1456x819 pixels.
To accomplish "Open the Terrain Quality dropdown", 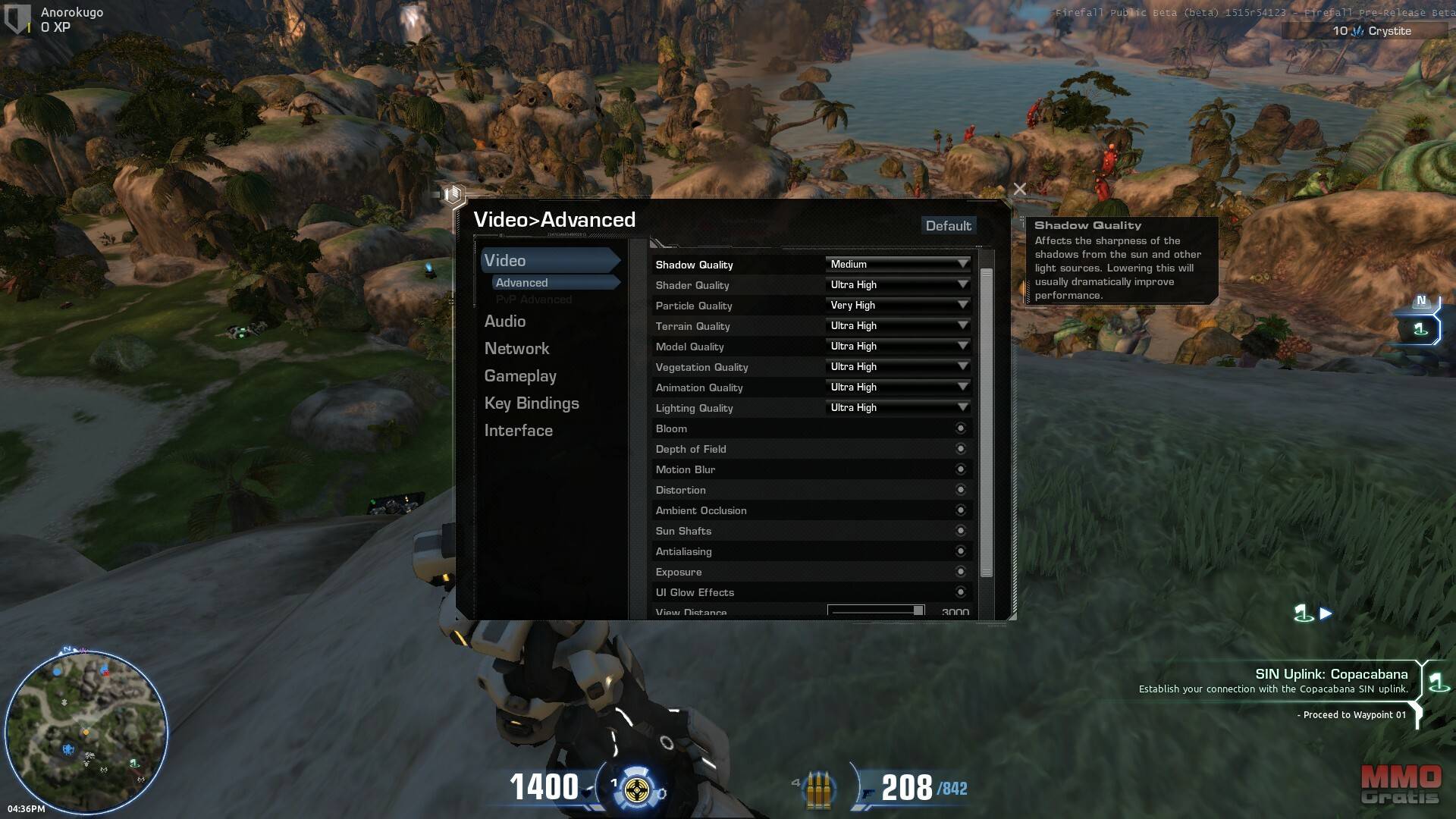I will (899, 326).
